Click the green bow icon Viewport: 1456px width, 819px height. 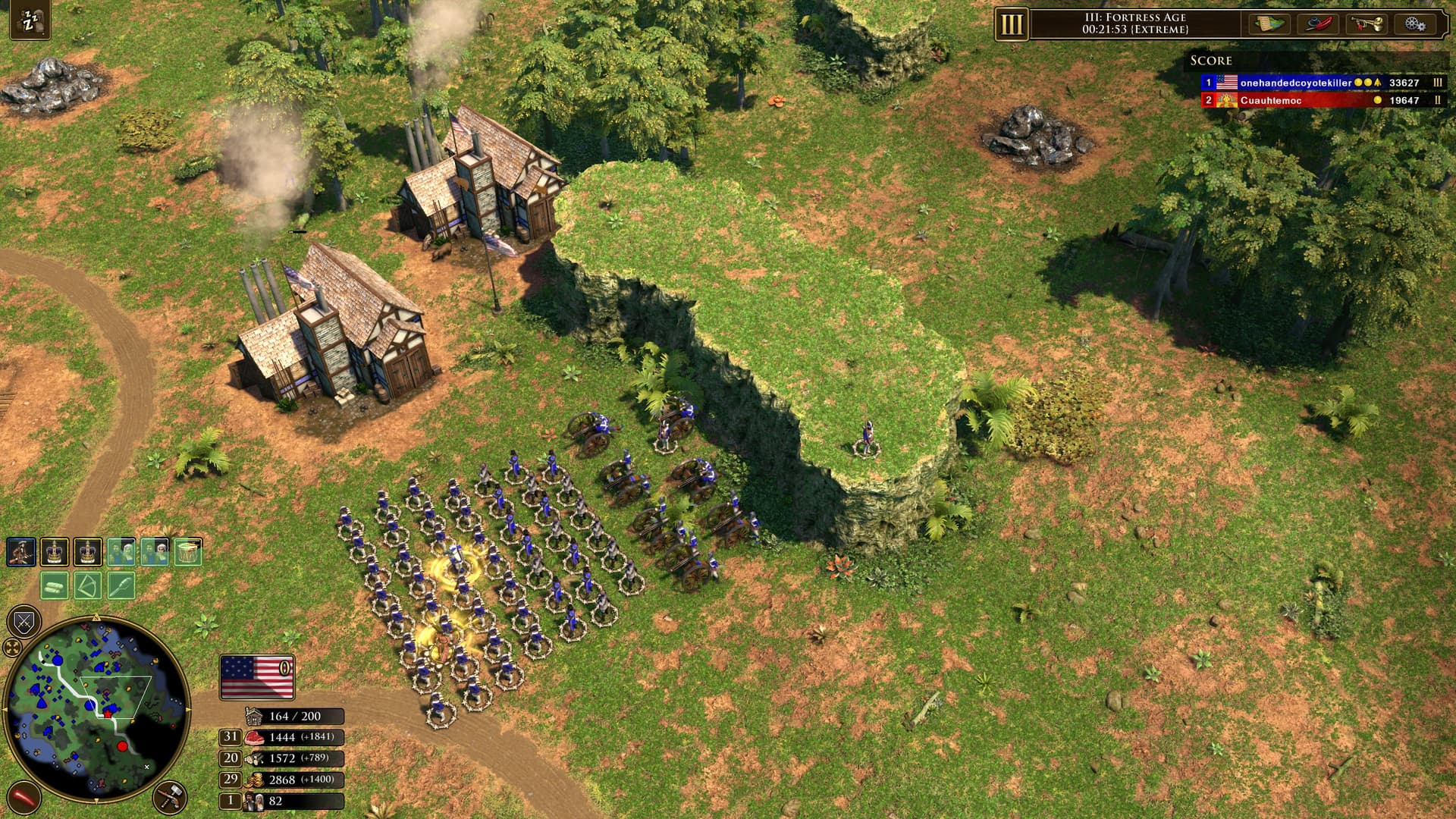point(88,585)
